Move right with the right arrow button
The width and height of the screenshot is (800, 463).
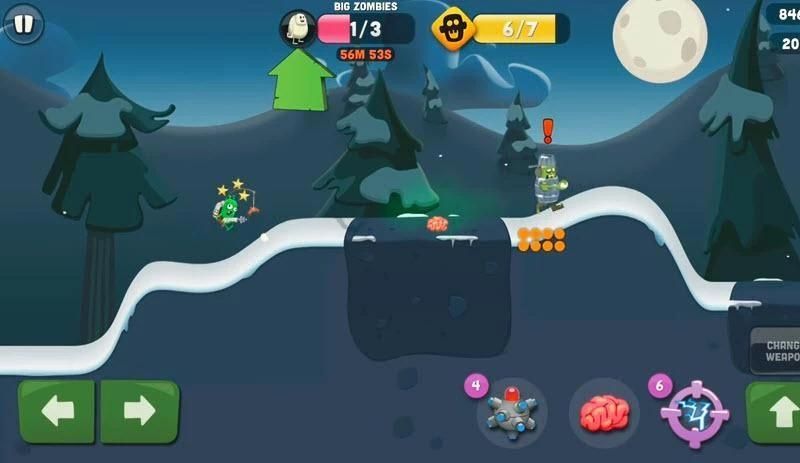pyautogui.click(x=139, y=411)
